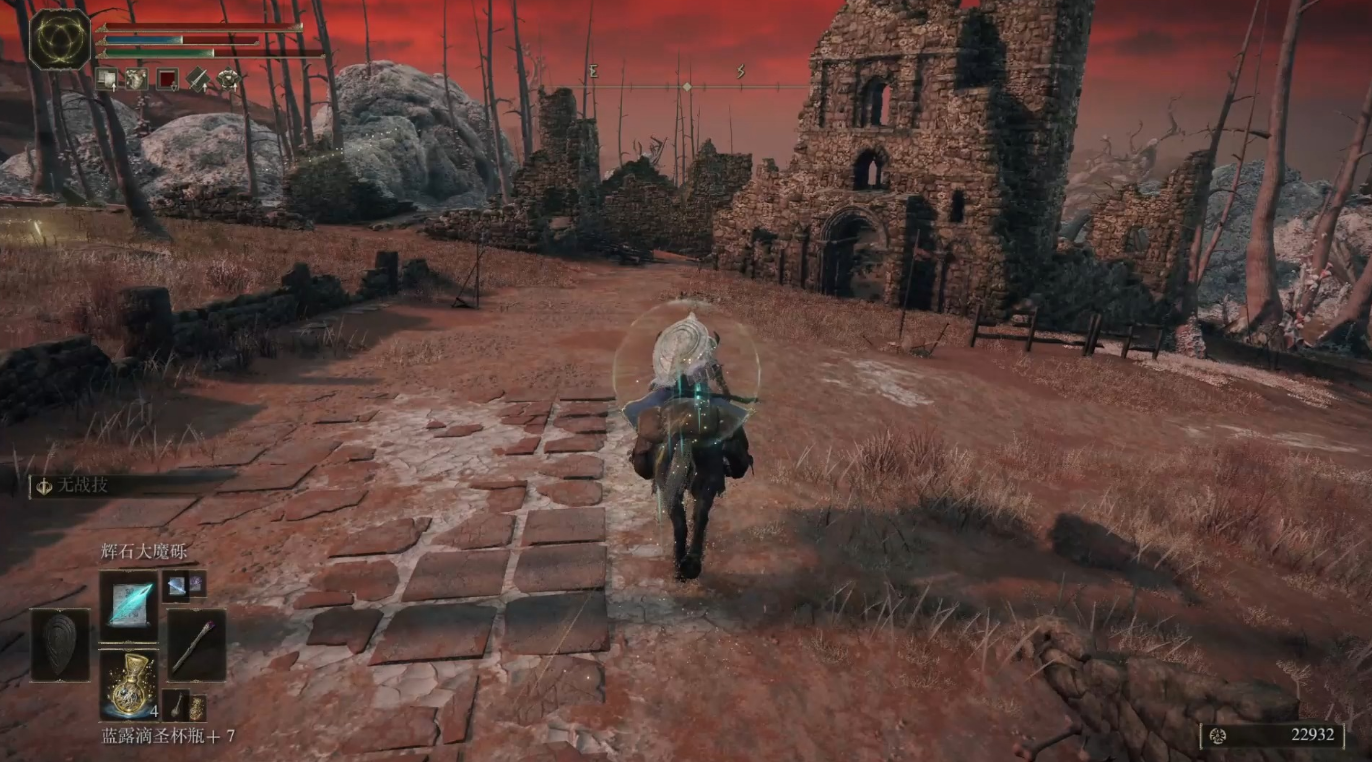The height and width of the screenshot is (762, 1372).
Task: Click the glowing Great Rune emblem
Action: click(60, 39)
